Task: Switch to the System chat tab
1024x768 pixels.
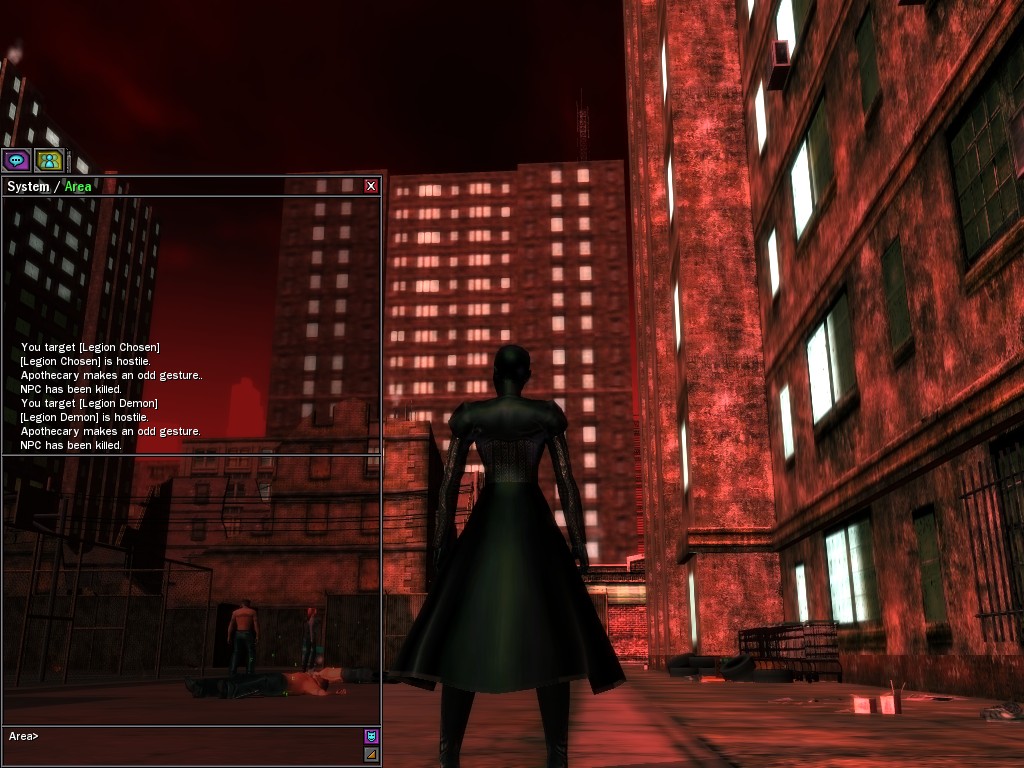Action: point(28,187)
